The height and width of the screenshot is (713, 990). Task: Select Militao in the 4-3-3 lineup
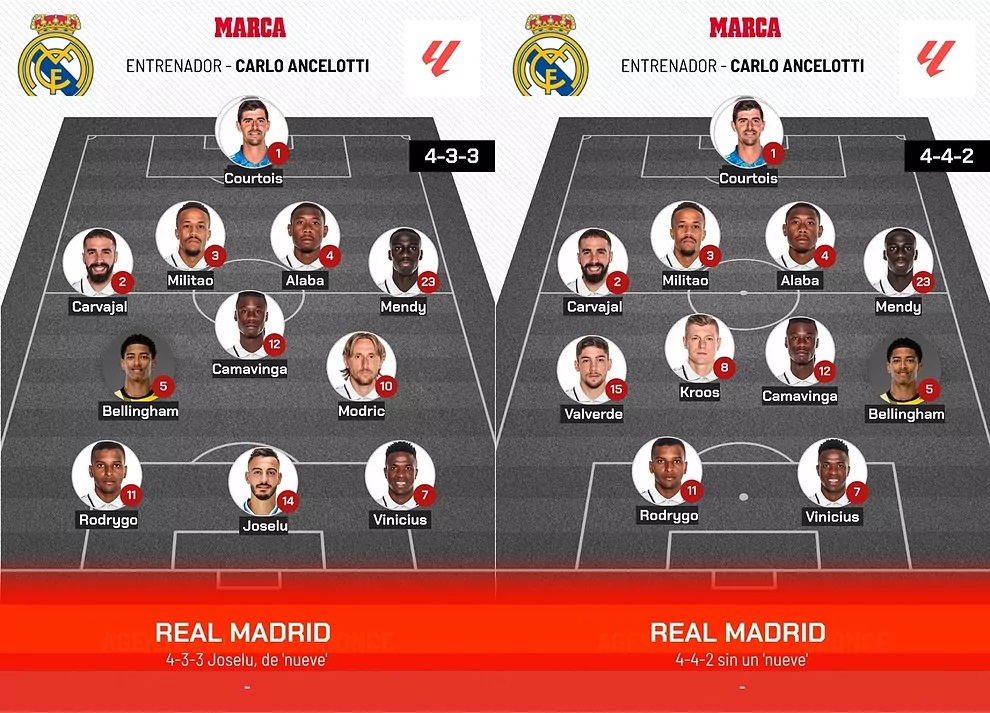(x=190, y=236)
